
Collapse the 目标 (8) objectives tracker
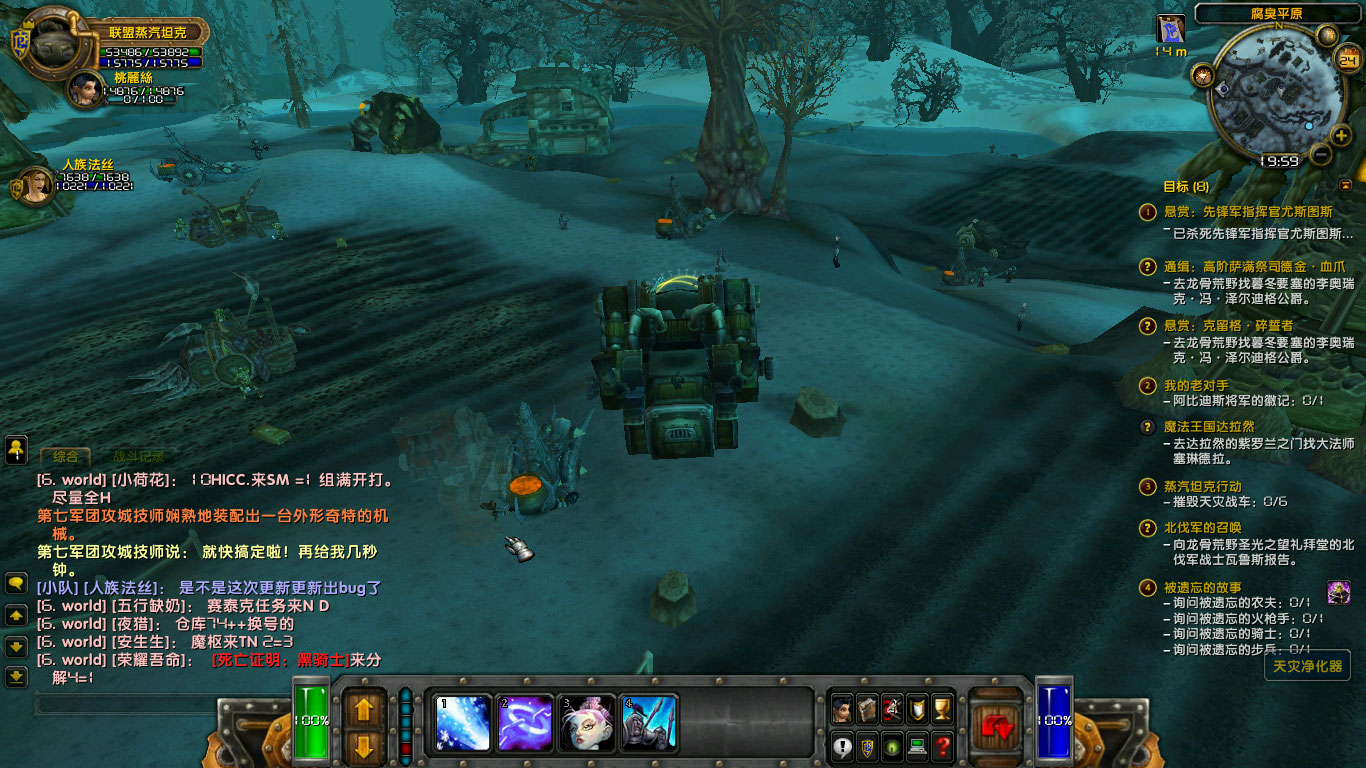click(1344, 183)
